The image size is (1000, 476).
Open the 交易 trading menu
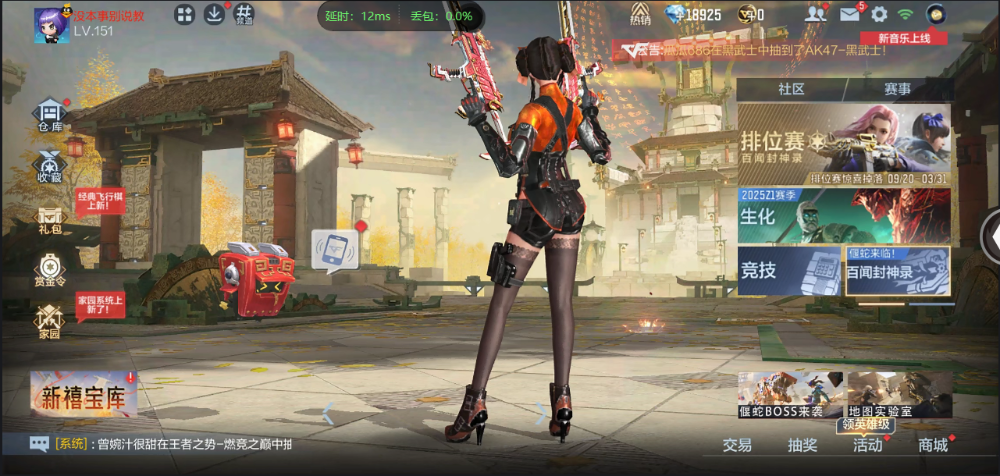tap(737, 446)
